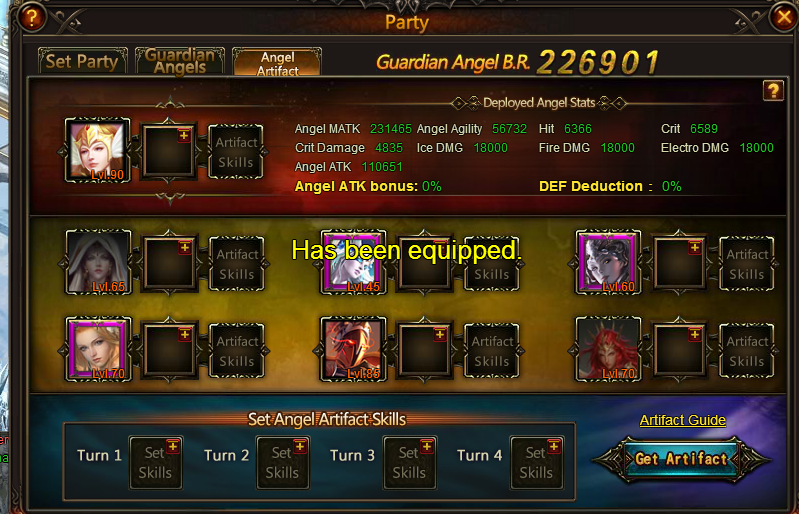This screenshot has height=514, width=799.
Task: Pick the Lvl.60 angel portrait
Action: point(608,263)
